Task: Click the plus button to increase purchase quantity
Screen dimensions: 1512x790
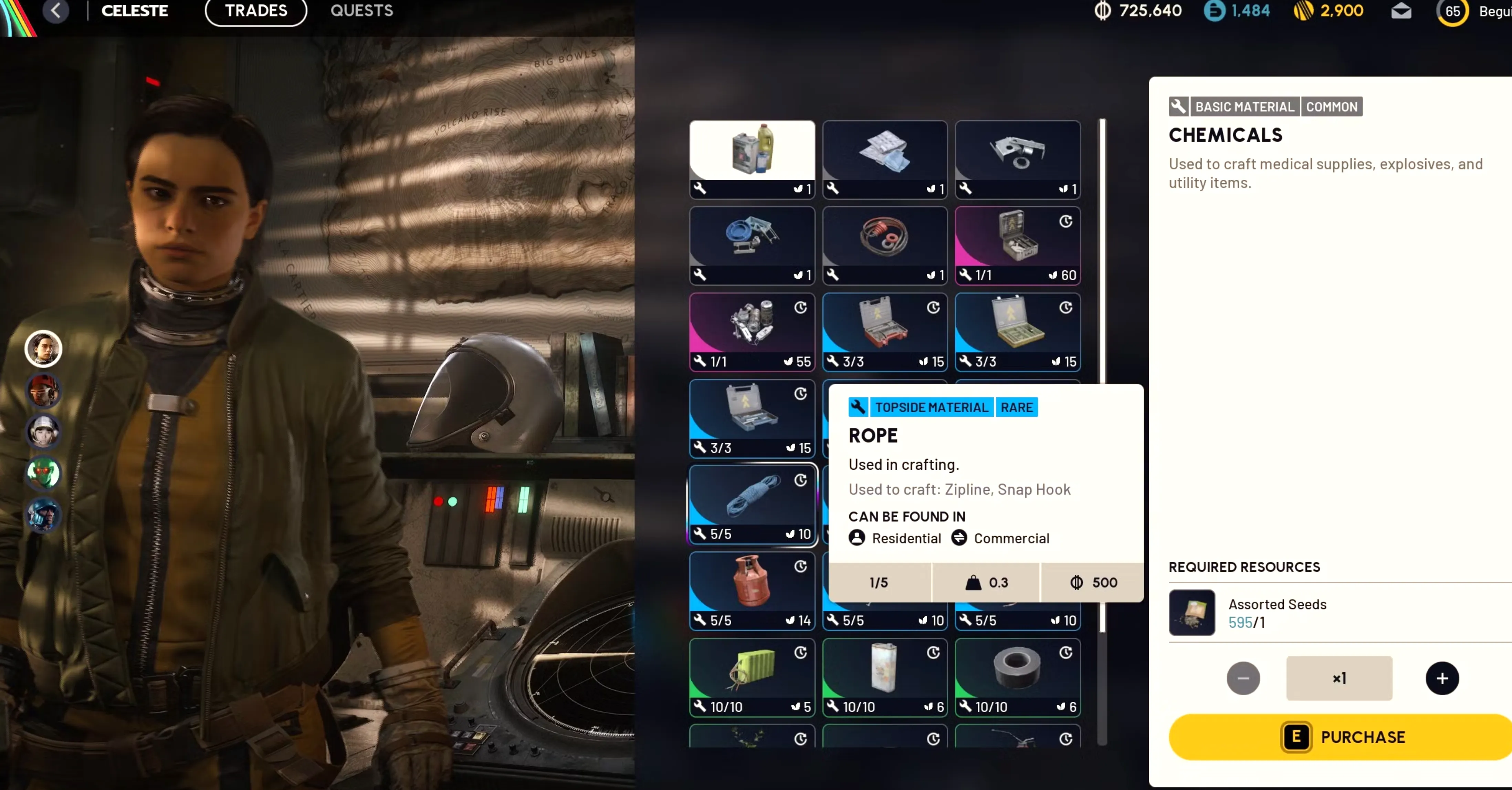Action: point(1443,678)
